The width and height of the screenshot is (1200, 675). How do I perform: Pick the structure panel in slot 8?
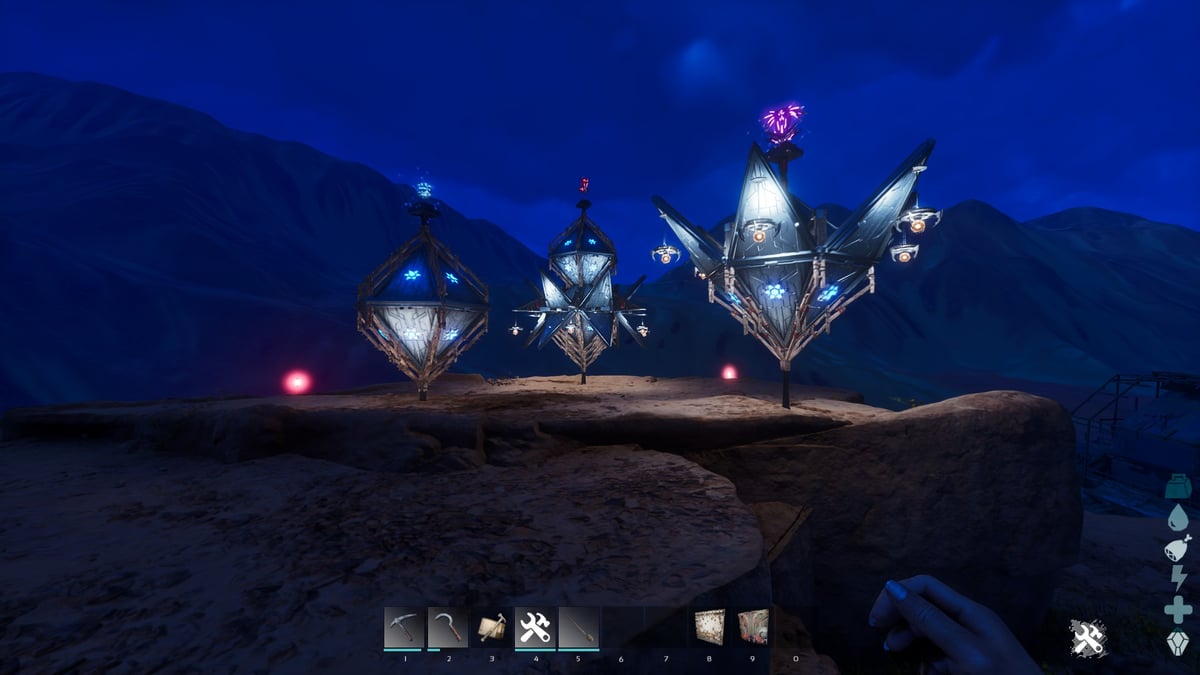[709, 627]
